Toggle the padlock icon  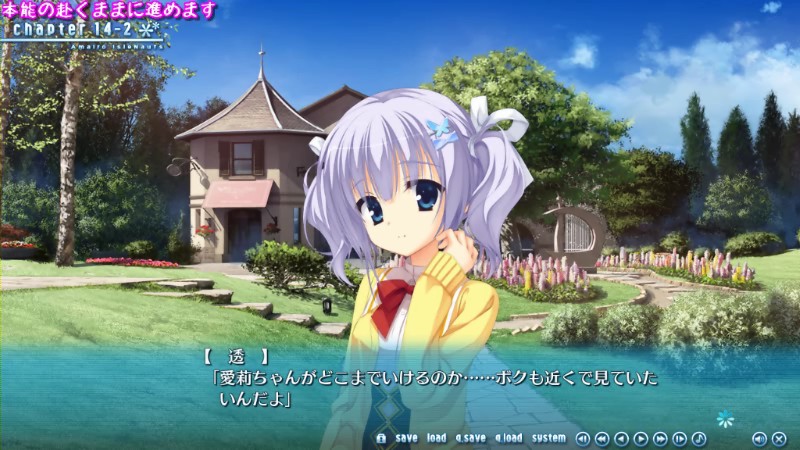pyautogui.click(x=381, y=438)
